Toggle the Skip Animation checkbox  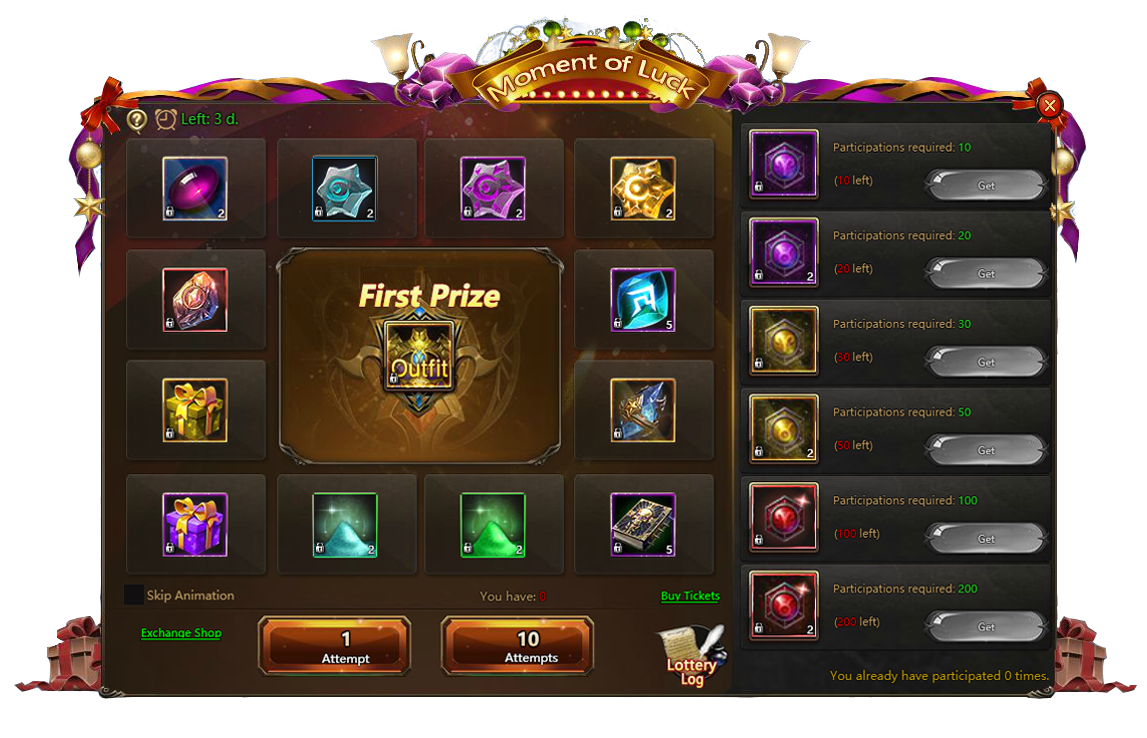pyautogui.click(x=134, y=595)
